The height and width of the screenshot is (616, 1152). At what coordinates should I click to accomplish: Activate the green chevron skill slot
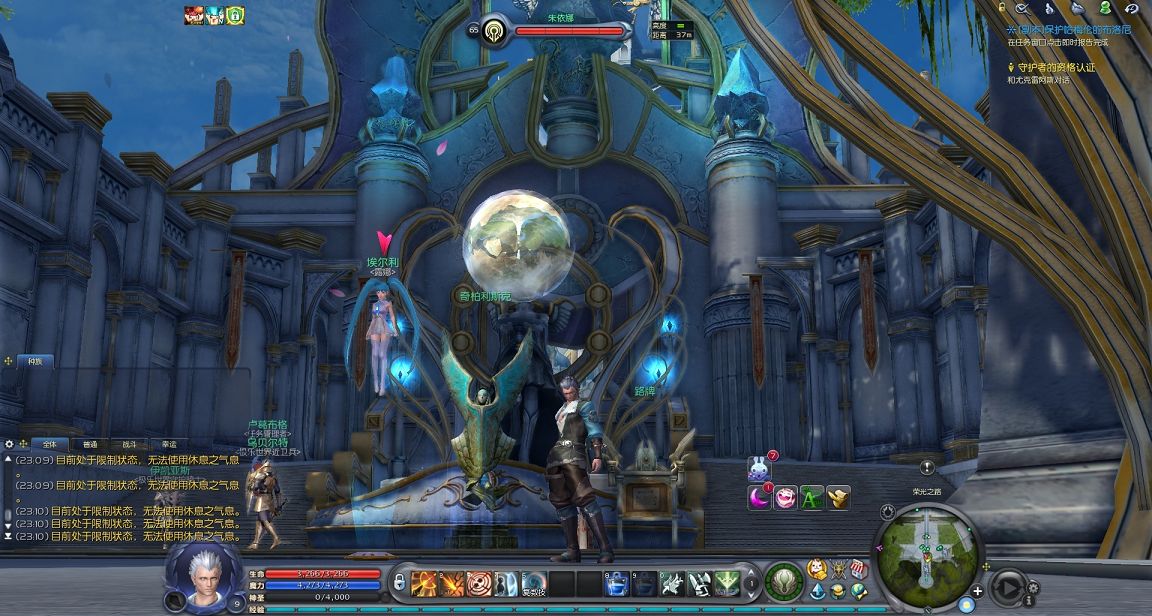coord(727,582)
